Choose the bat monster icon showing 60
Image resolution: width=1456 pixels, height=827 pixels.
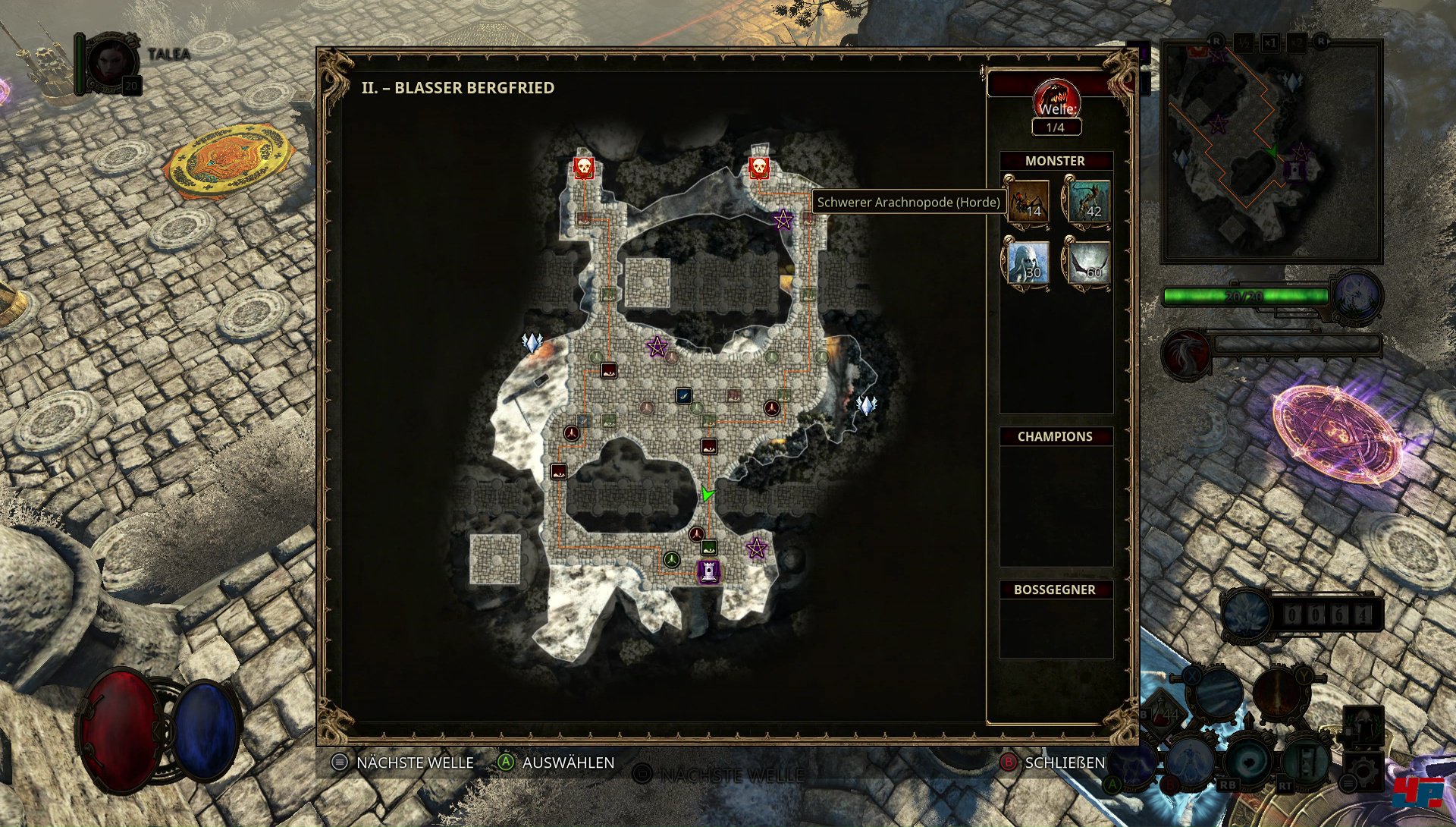pyautogui.click(x=1087, y=263)
